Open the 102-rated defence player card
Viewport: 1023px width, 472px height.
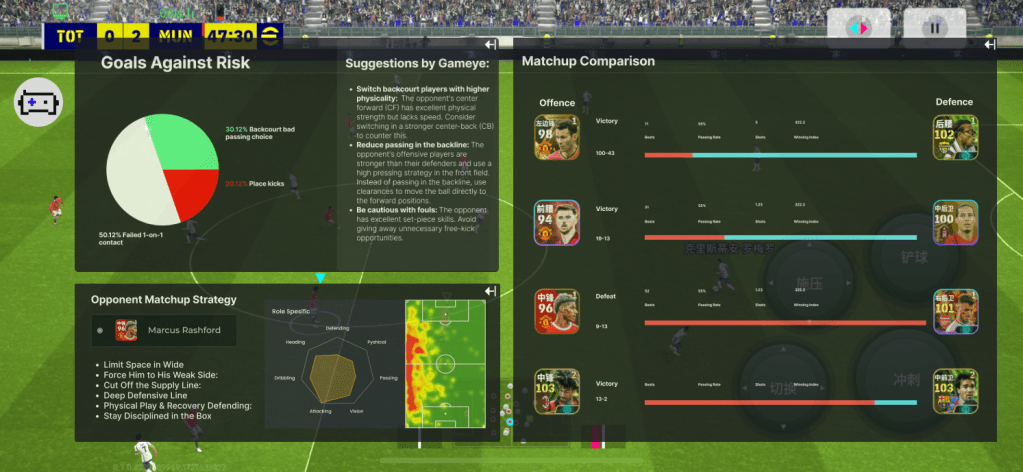tap(956, 138)
